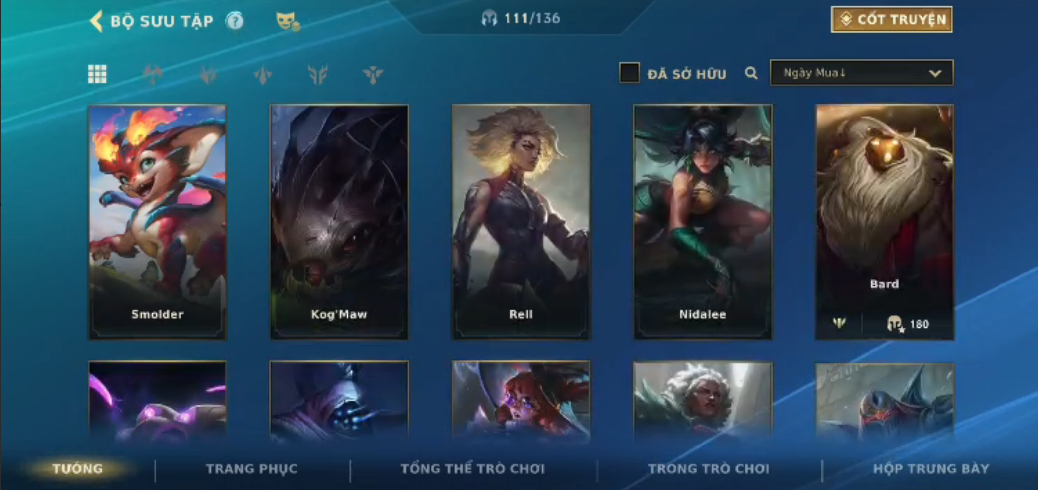Image resolution: width=1038 pixels, height=490 pixels.
Task: Click the magnifying glass search icon
Action: click(751, 73)
